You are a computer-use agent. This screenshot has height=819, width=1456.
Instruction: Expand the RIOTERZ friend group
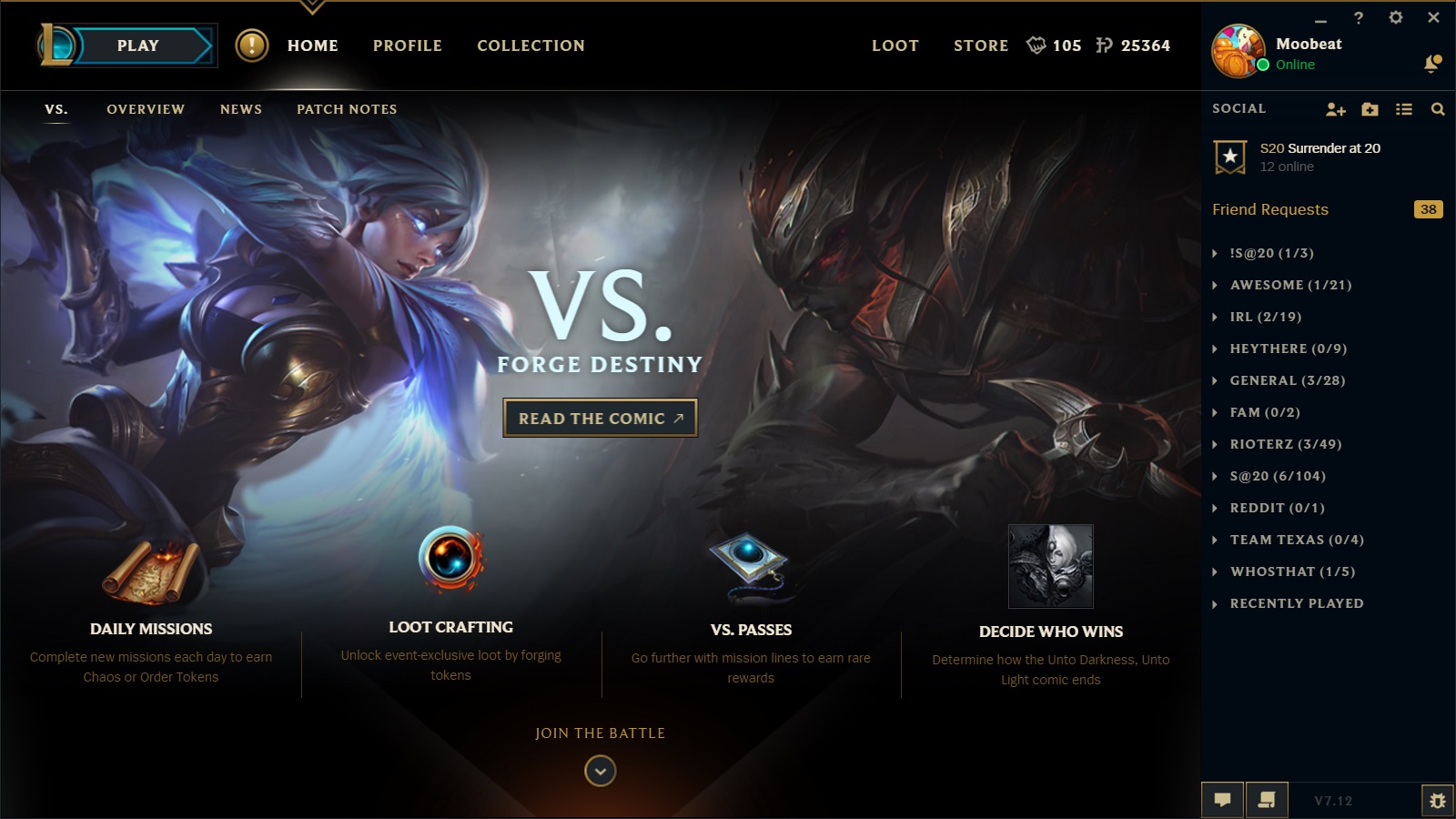tap(1285, 444)
